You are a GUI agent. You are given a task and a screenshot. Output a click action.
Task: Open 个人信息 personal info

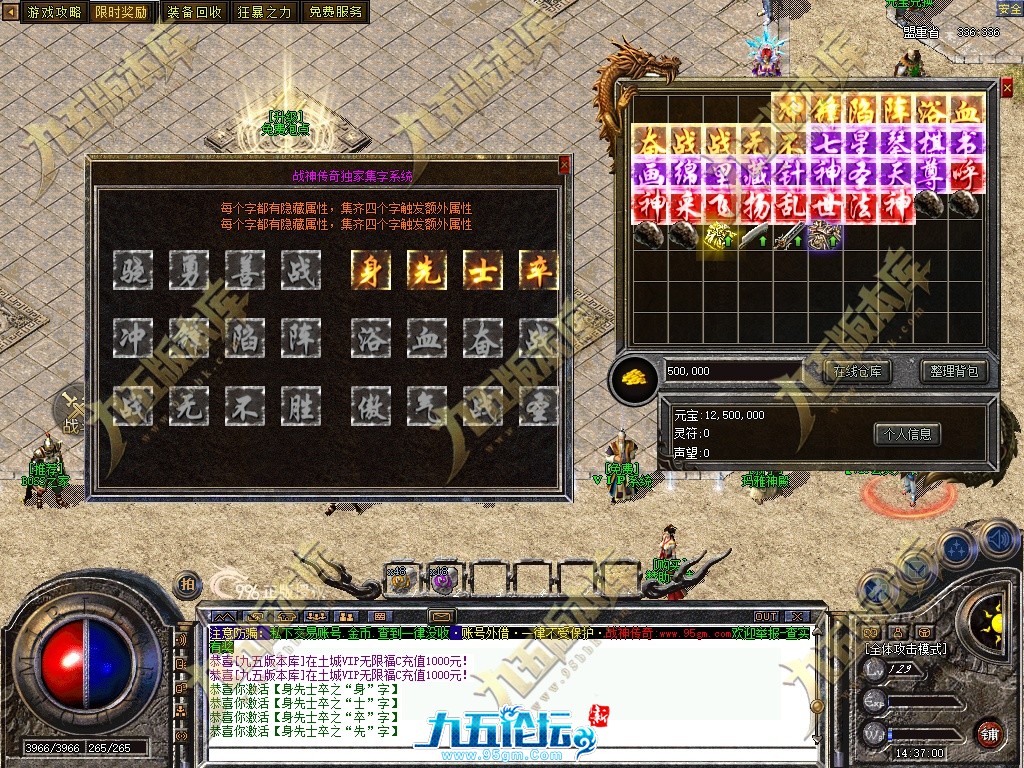click(908, 434)
